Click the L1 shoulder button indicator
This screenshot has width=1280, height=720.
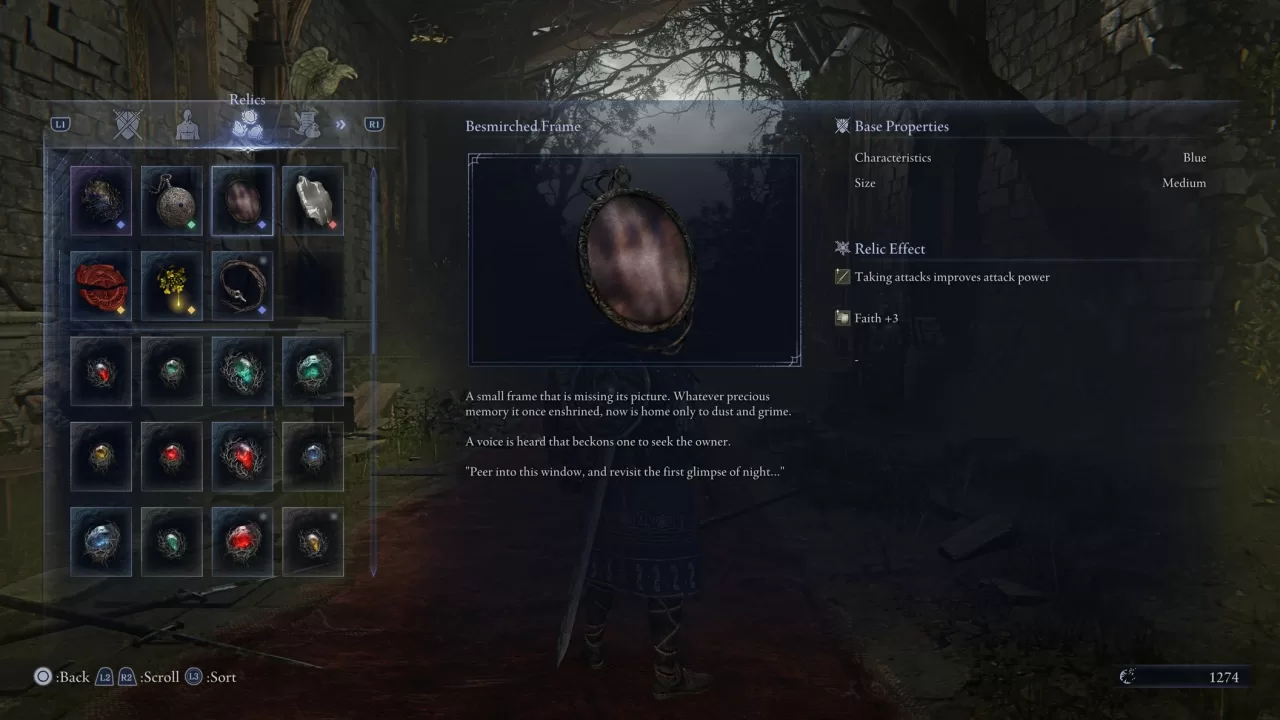[x=61, y=123]
